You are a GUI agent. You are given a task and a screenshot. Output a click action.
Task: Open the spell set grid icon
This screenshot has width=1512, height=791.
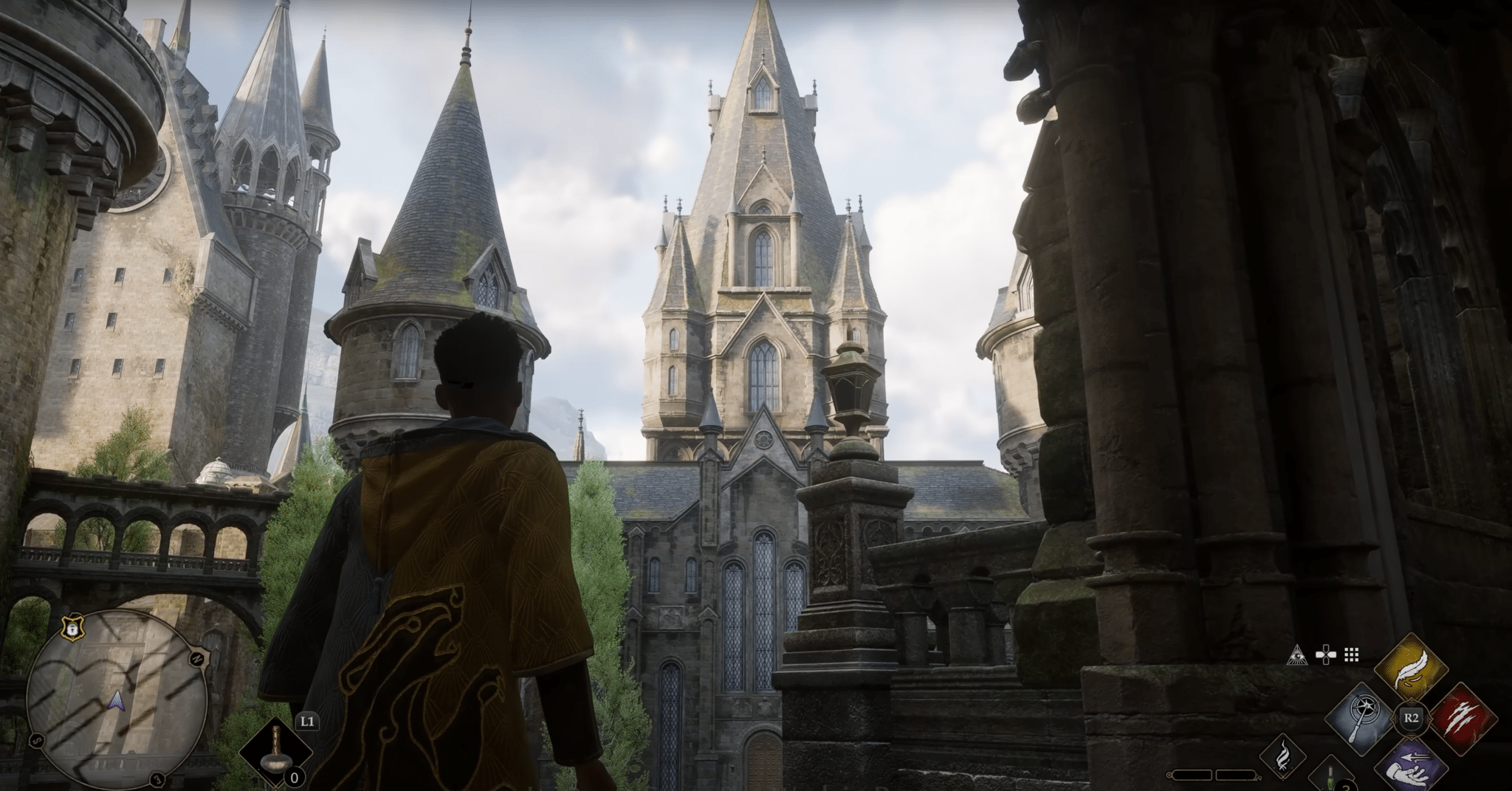(x=1352, y=654)
